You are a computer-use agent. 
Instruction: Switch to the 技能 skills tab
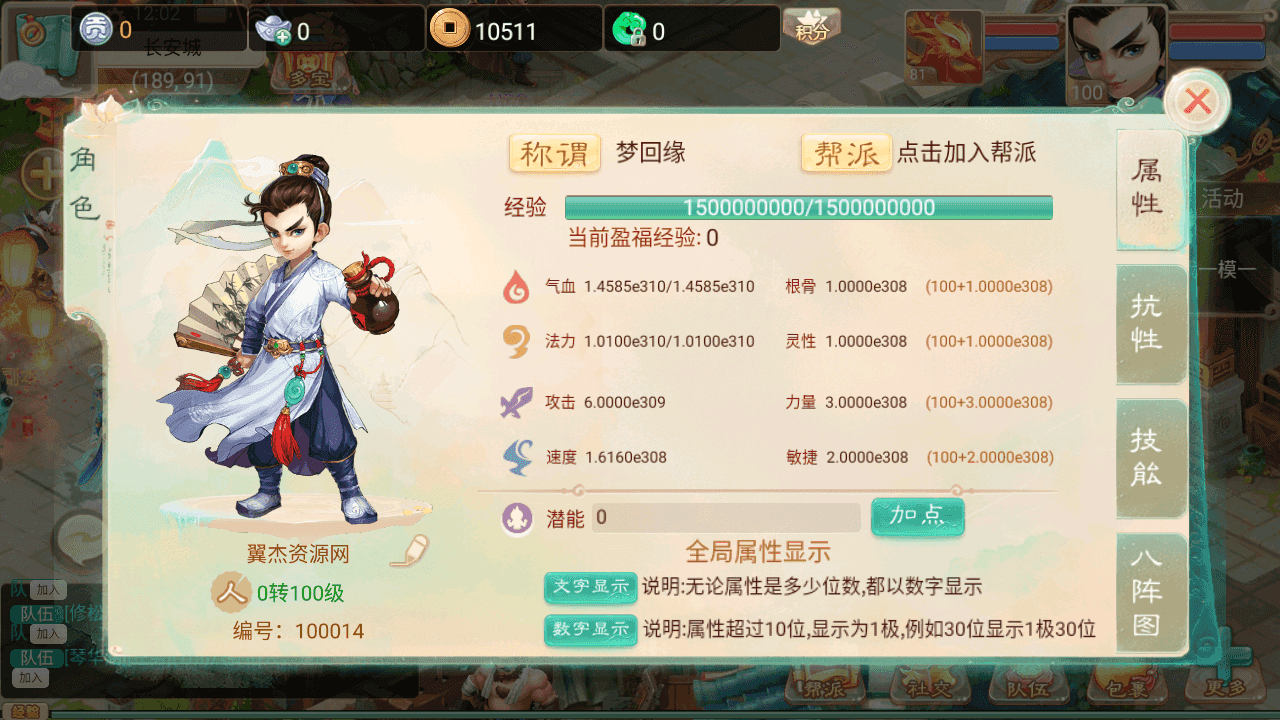coord(1148,457)
